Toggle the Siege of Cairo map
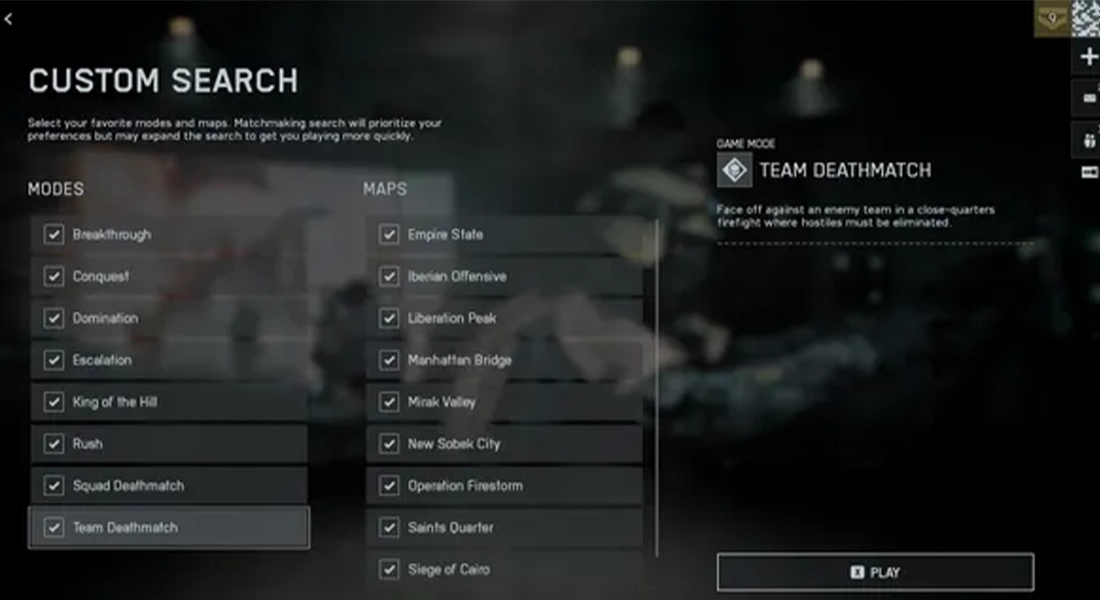The width and height of the screenshot is (1100, 600). (389, 570)
